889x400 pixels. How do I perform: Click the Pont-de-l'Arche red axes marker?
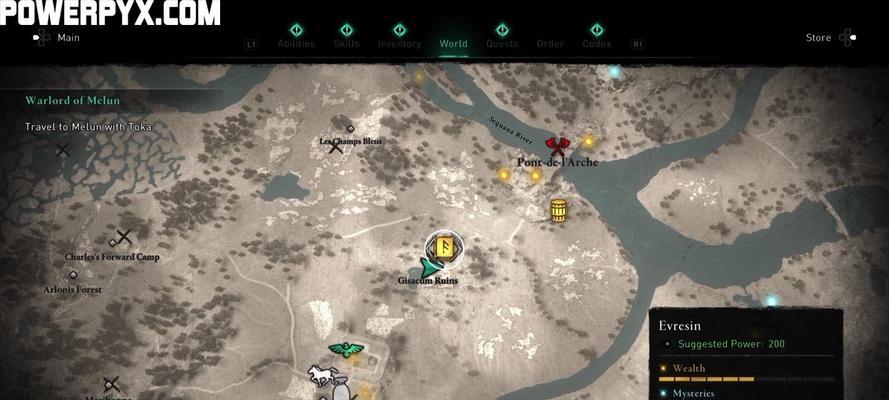(x=555, y=146)
